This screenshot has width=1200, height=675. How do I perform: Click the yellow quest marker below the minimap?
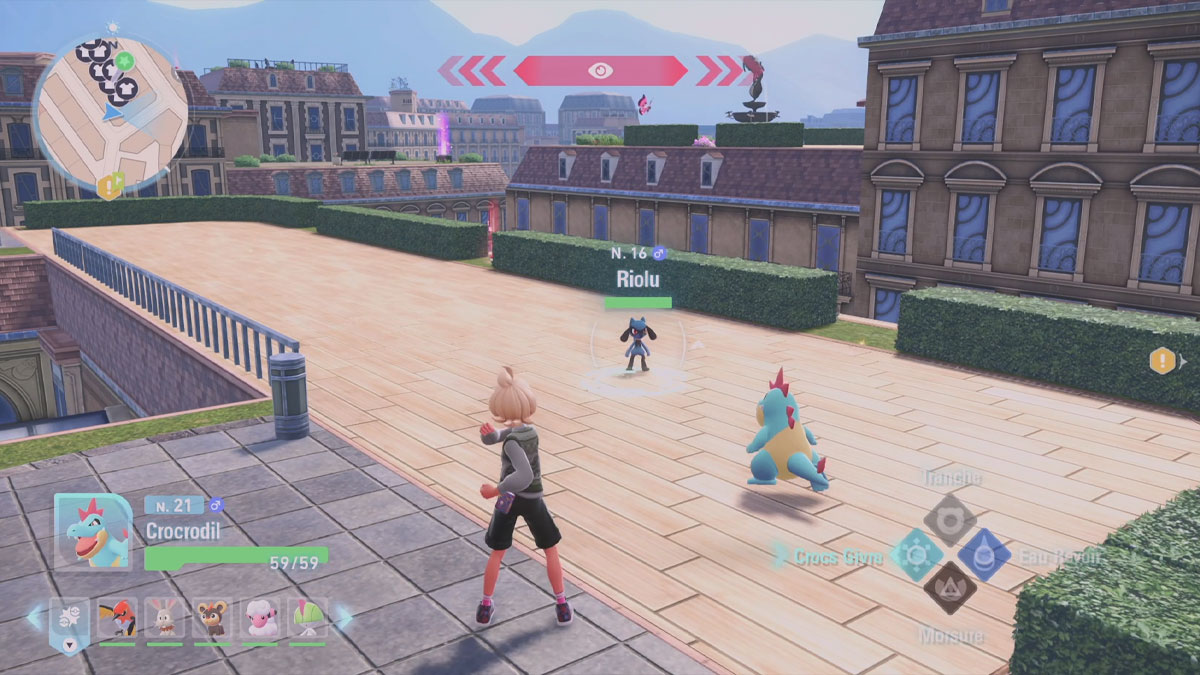tap(110, 185)
